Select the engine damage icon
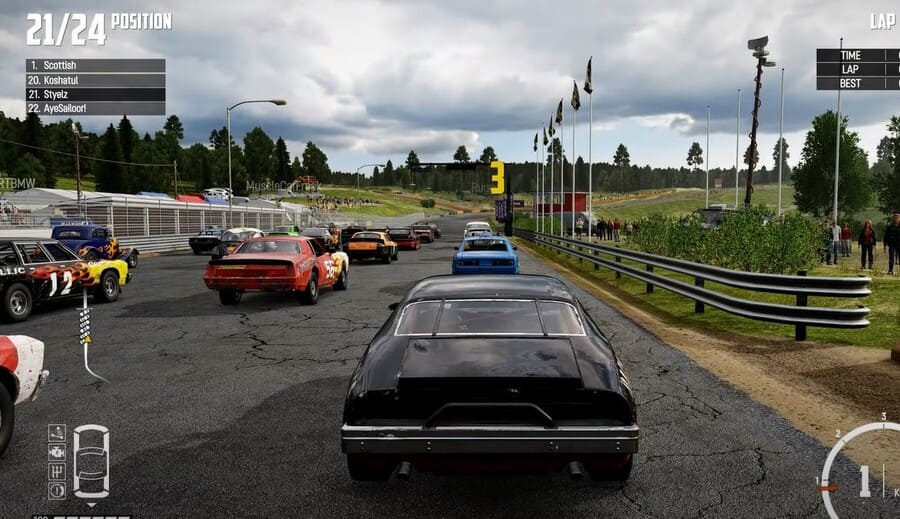The image size is (900, 519). [x=57, y=452]
